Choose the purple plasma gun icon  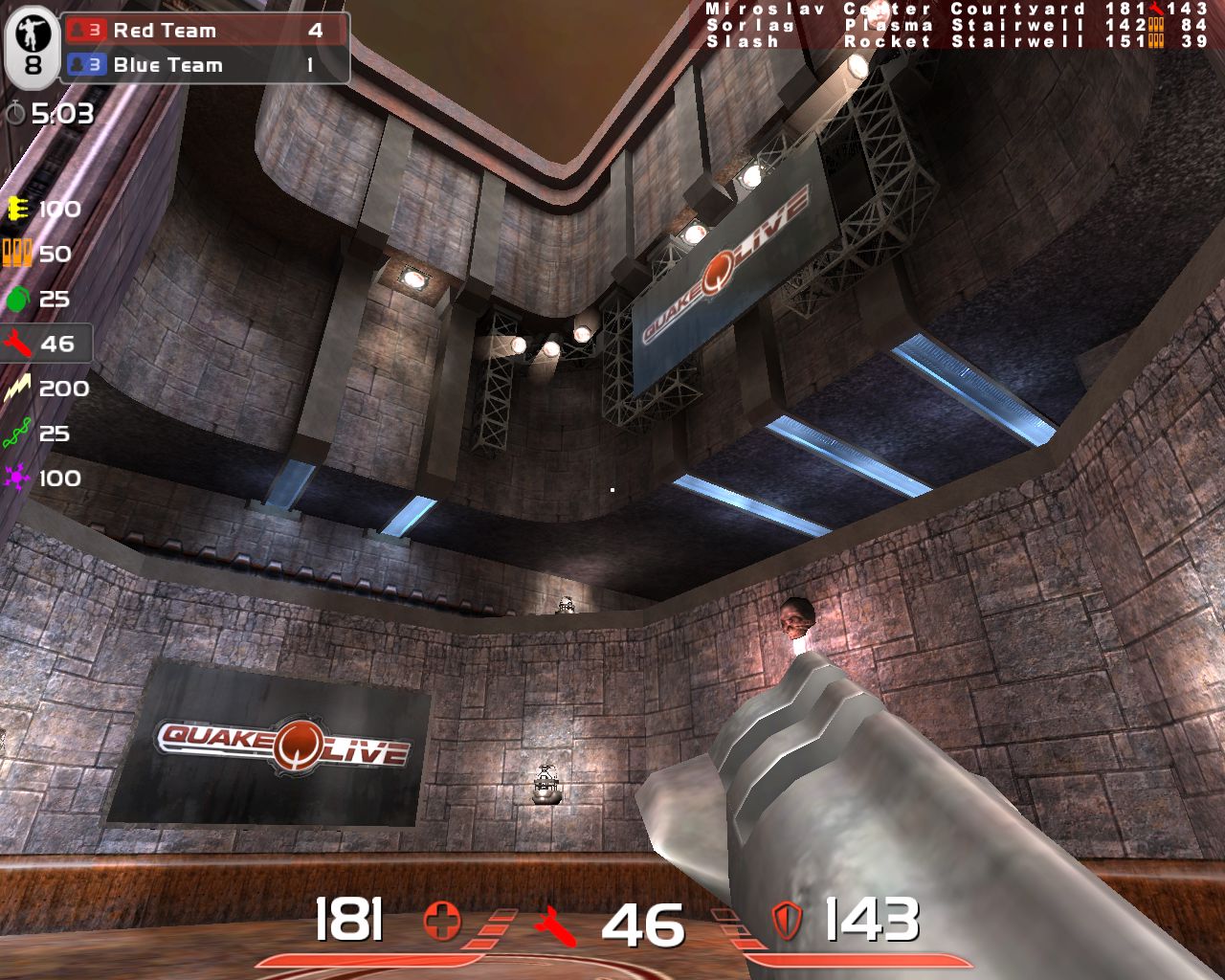click(17, 479)
